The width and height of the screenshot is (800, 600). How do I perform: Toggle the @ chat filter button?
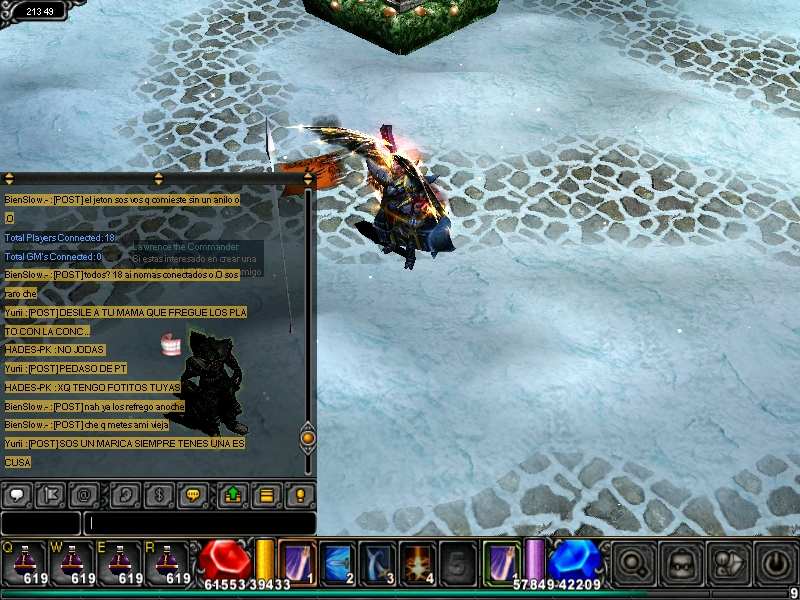83,494
